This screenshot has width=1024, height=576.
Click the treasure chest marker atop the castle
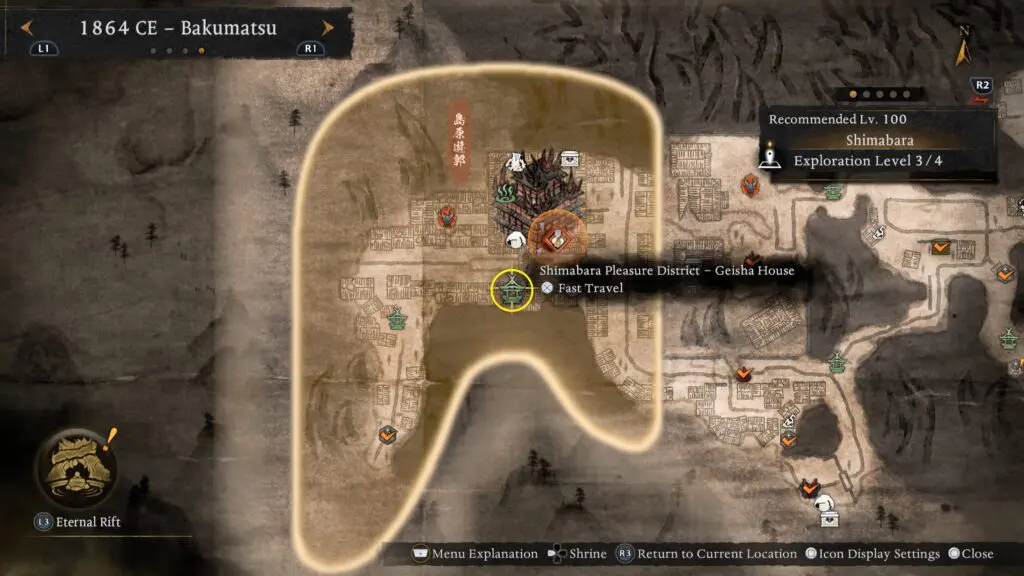click(569, 158)
